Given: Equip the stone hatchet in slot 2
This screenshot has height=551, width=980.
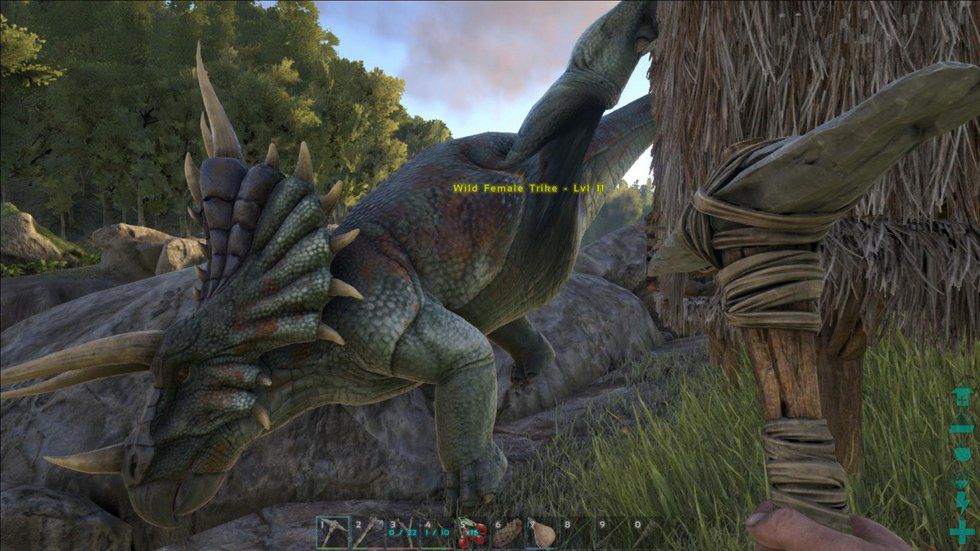Looking at the screenshot, I should point(368,531).
